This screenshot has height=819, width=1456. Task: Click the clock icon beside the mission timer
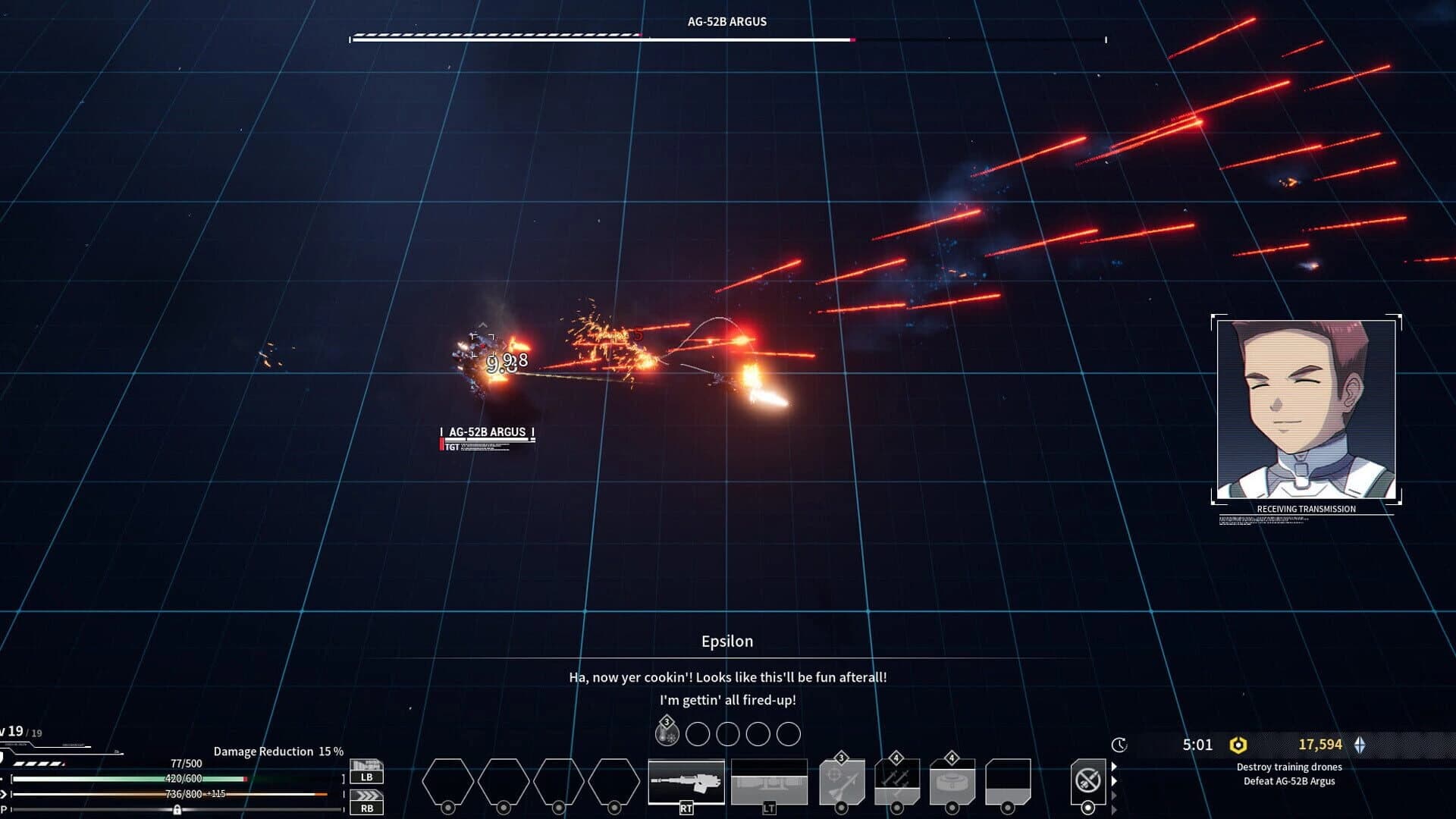pos(1117,745)
